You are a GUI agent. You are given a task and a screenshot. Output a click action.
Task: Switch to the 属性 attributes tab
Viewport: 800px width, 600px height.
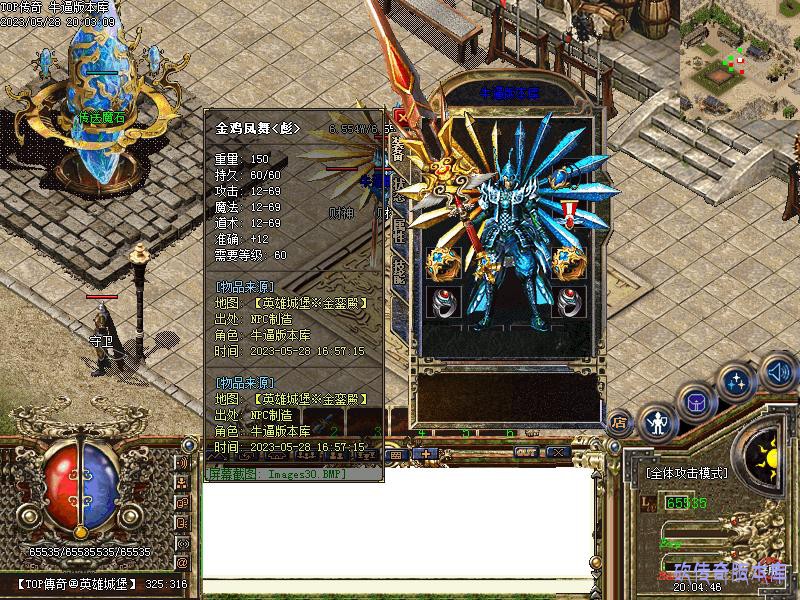tap(399, 228)
